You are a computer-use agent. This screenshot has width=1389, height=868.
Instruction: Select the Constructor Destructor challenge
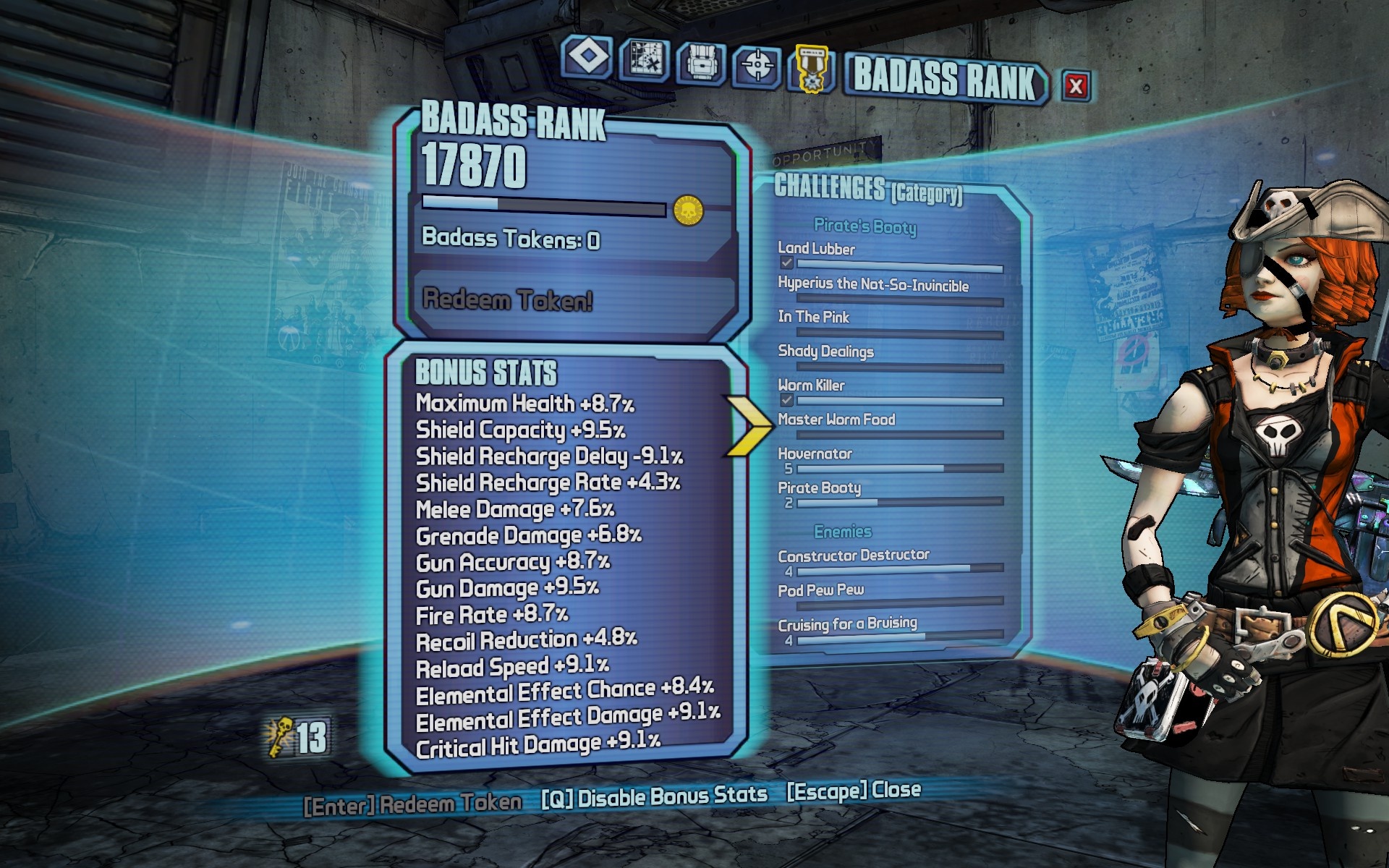(x=854, y=556)
